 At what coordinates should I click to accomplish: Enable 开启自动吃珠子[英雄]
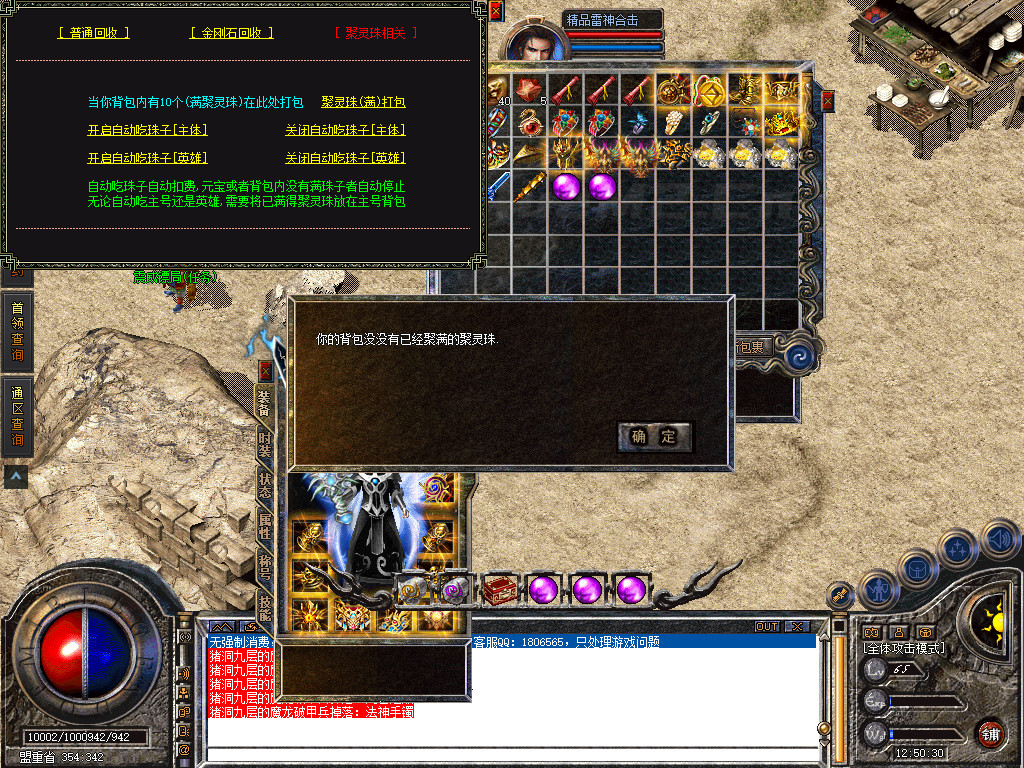click(x=147, y=158)
